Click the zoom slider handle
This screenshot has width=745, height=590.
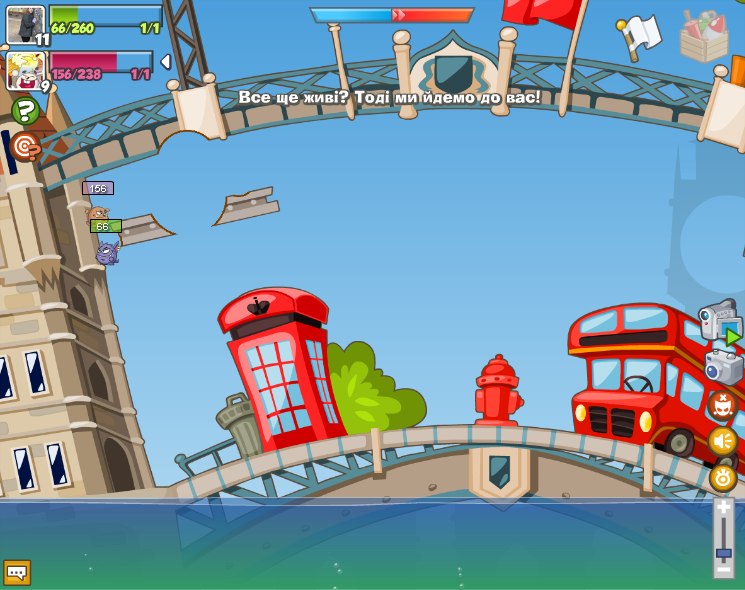723,552
